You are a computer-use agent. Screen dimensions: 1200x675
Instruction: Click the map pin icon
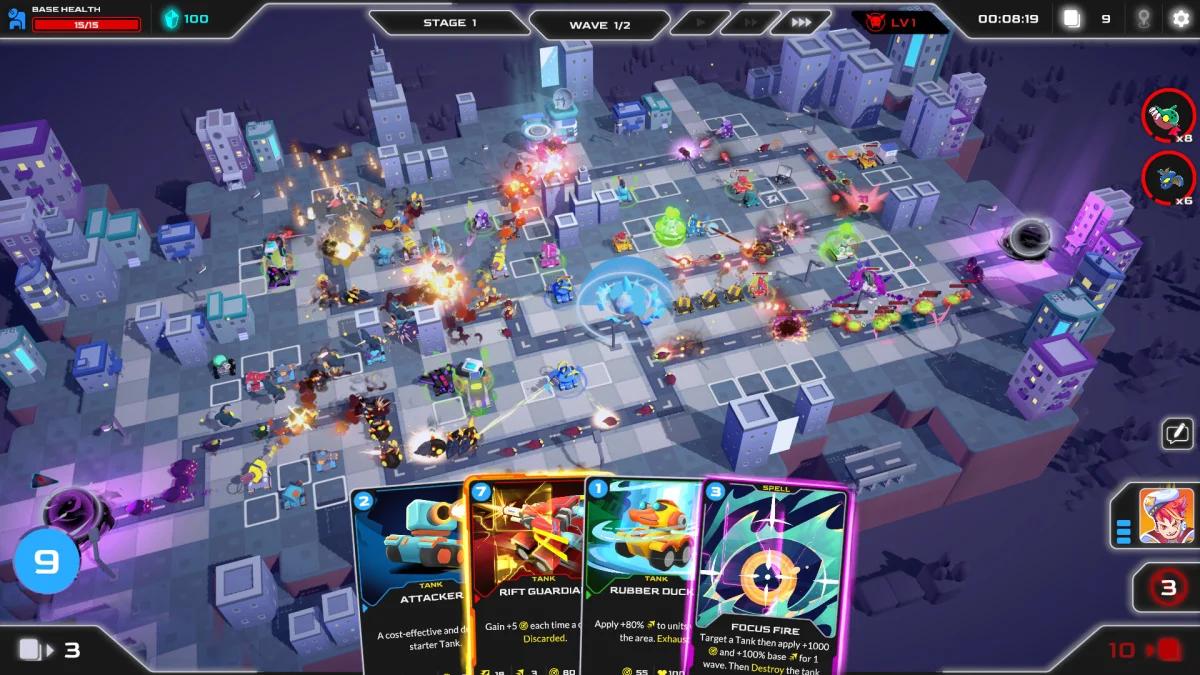coord(1143,19)
